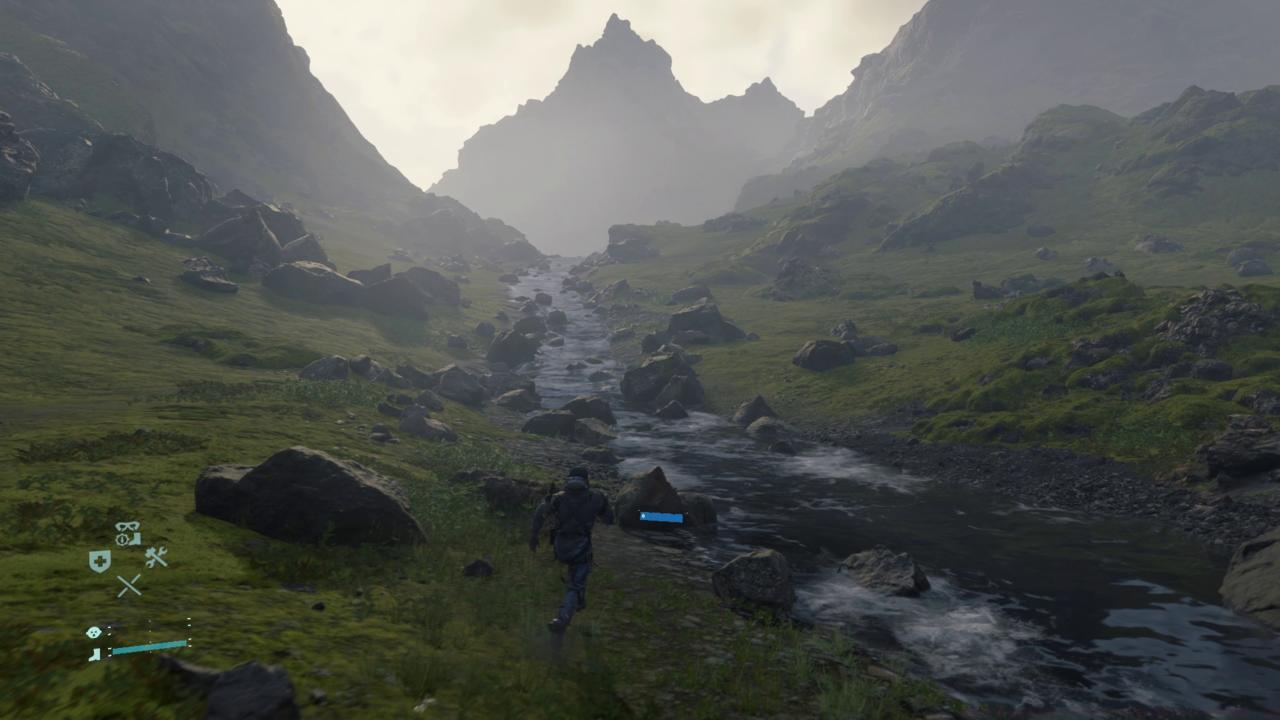Select the BB pod face icon
The image size is (1280, 720).
pyautogui.click(x=93, y=632)
